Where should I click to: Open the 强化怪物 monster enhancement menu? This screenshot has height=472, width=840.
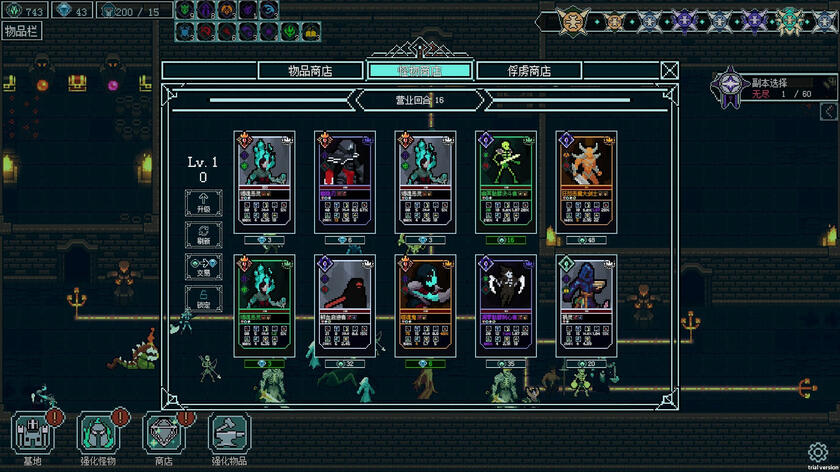coord(98,435)
